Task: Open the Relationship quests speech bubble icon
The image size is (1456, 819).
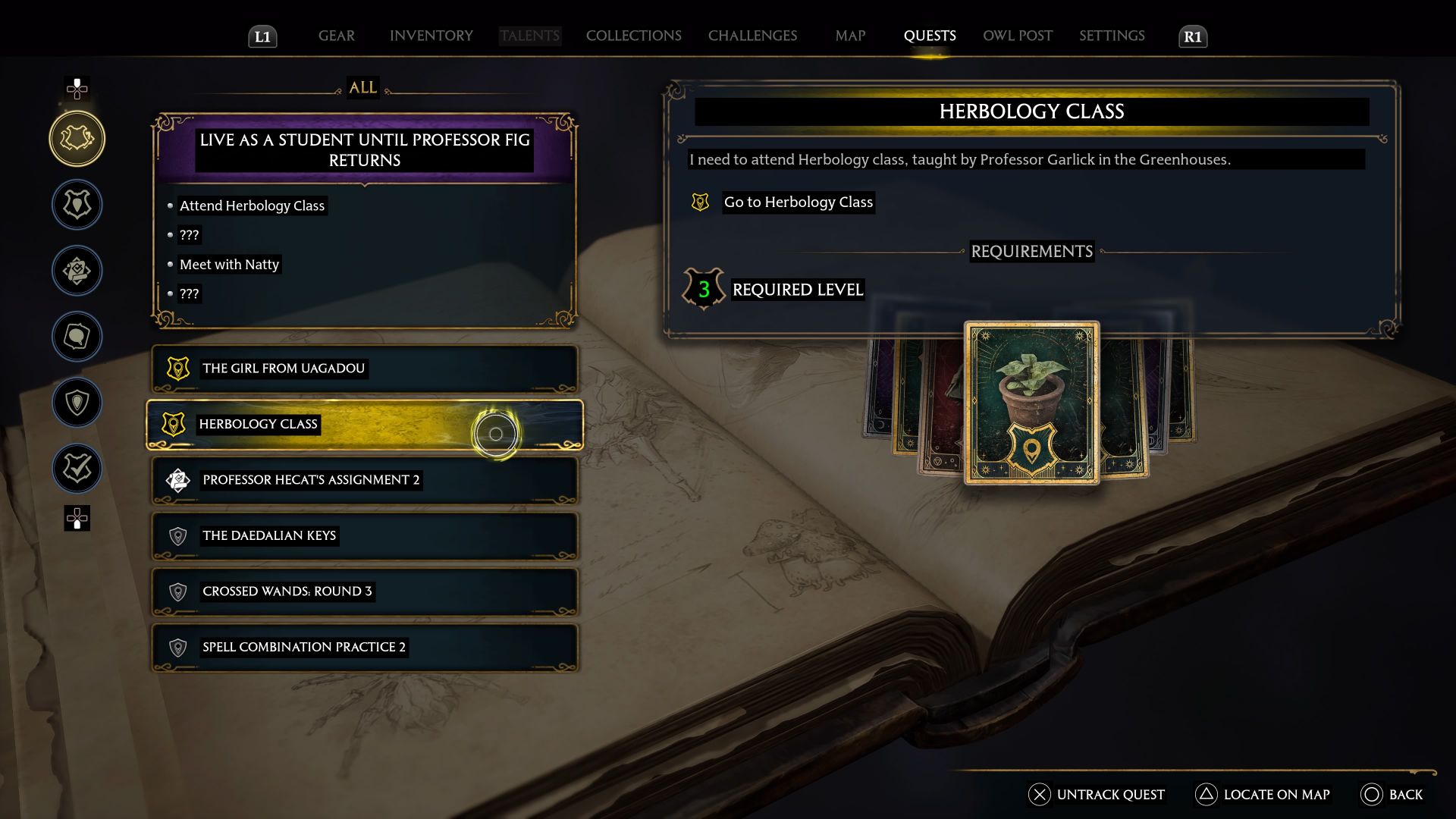Action: 77,337
